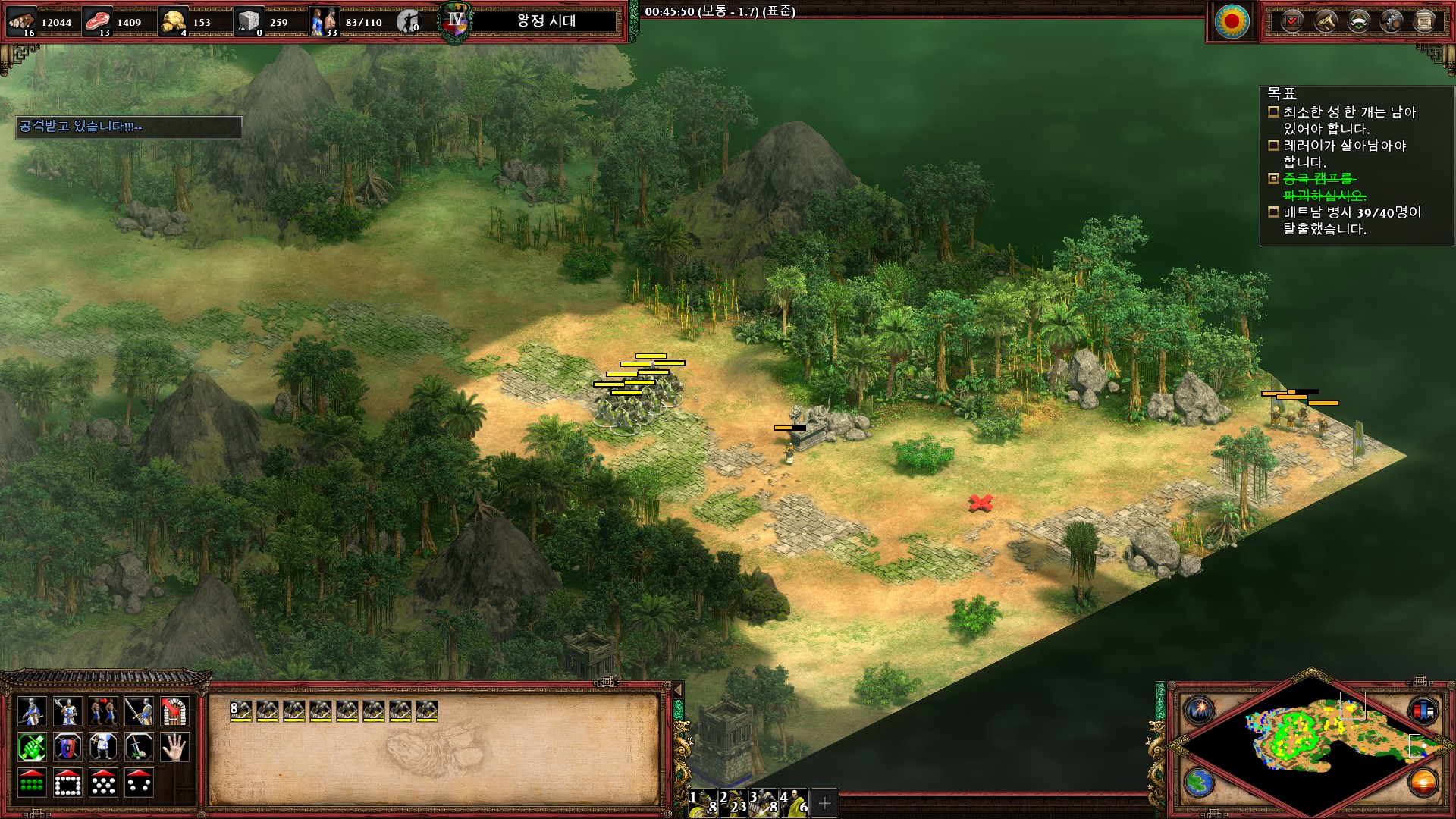Toggle the minimap globe terrain view
Screen dimensions: 1456x819
1200,782
